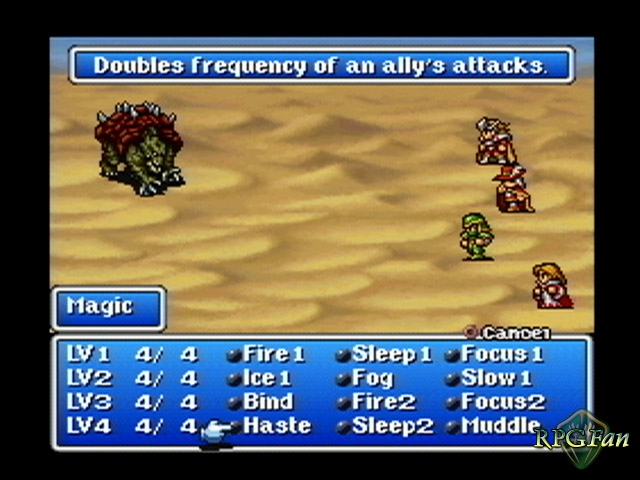
Task: Choose the Focus2 spell
Action: point(503,403)
